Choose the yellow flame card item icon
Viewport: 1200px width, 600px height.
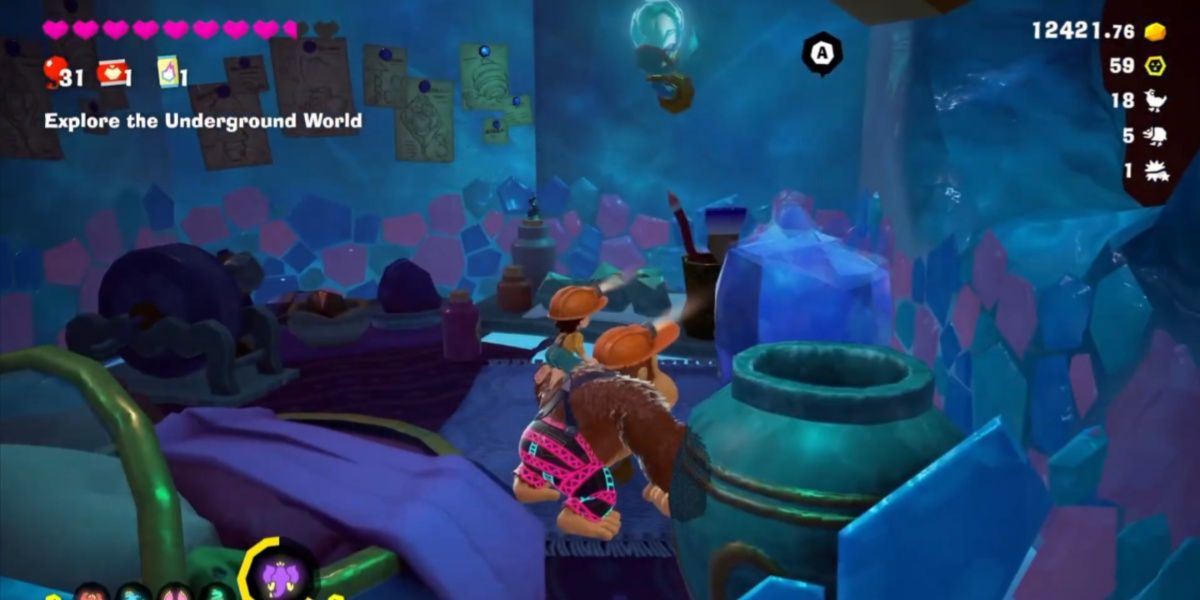pyautogui.click(x=167, y=72)
